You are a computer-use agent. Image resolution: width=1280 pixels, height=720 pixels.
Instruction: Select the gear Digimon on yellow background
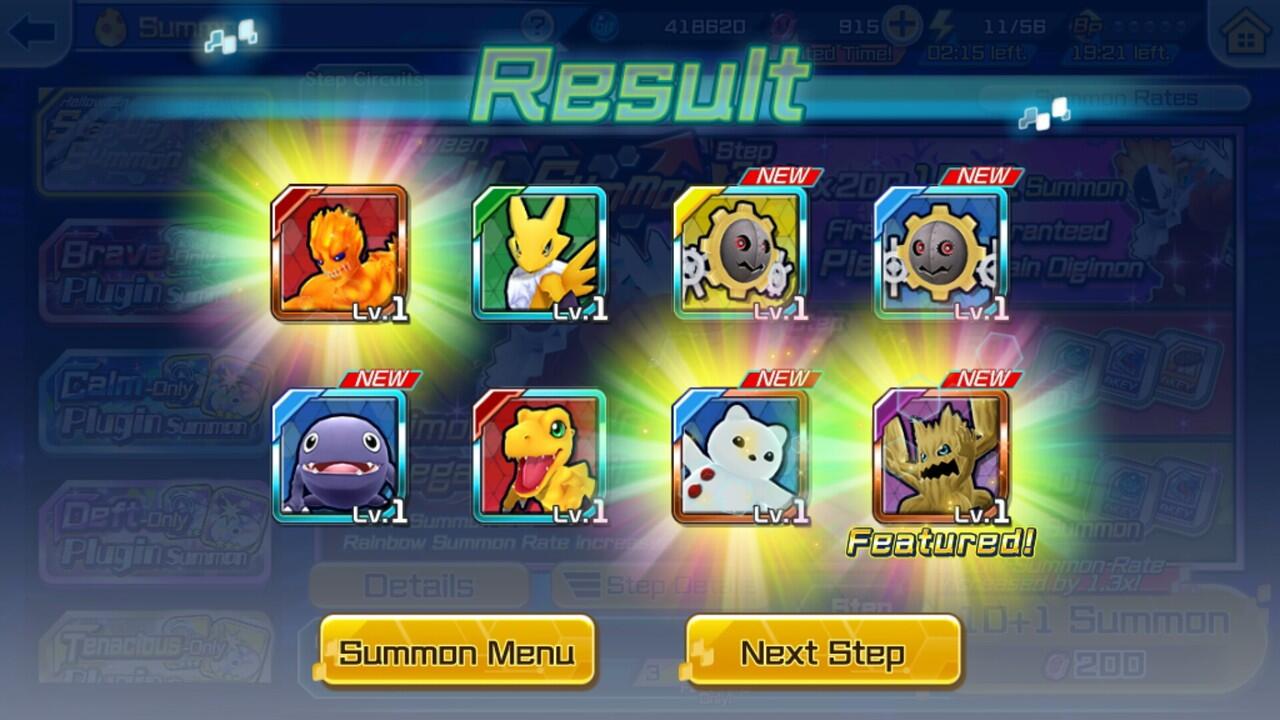click(741, 253)
